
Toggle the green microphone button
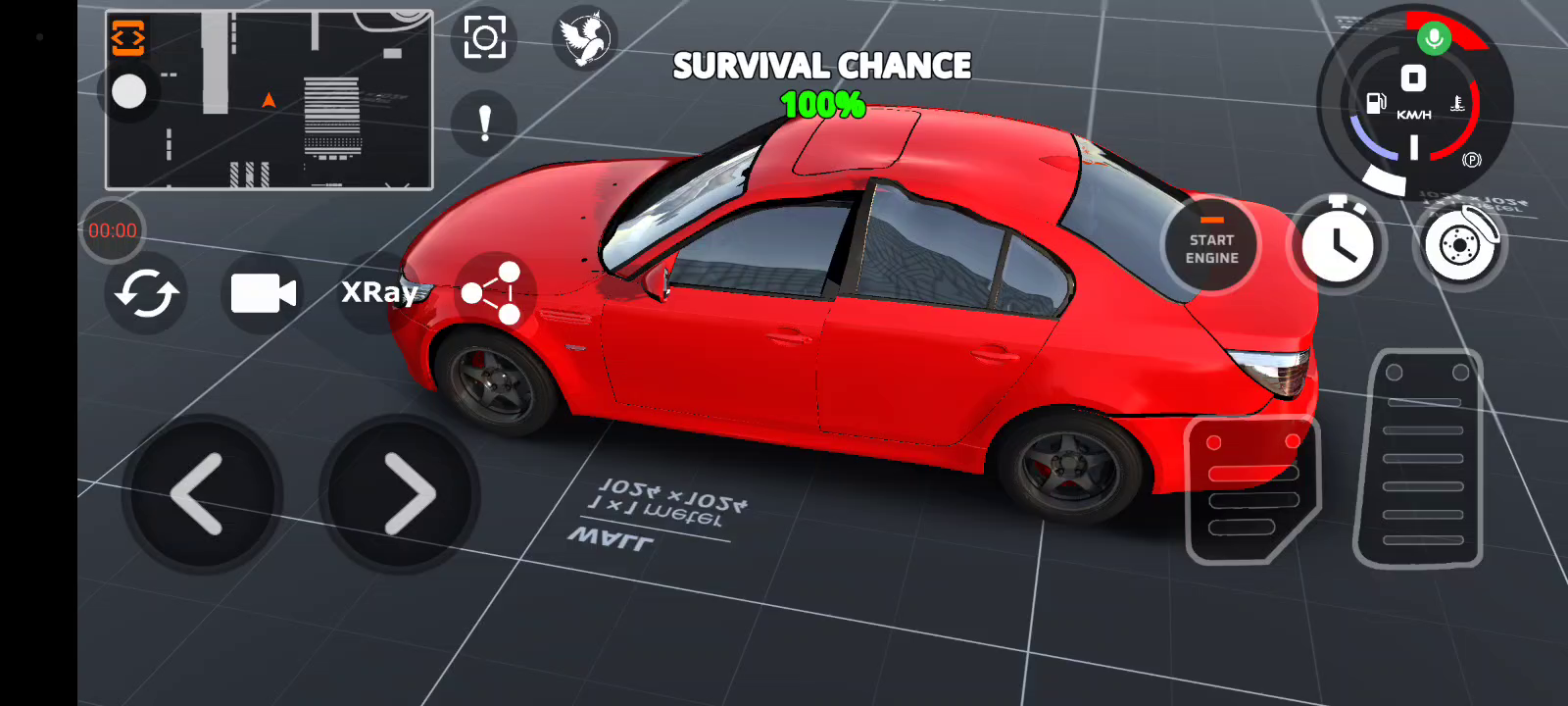(1434, 39)
